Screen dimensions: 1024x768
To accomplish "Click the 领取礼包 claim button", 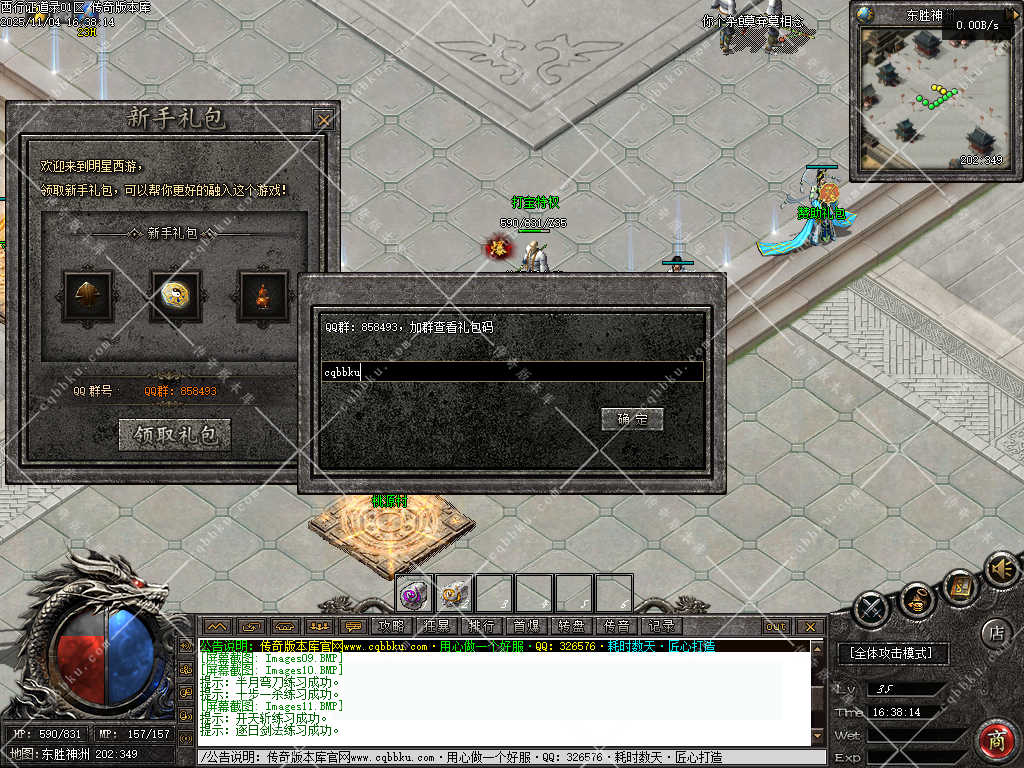I will click(x=175, y=434).
